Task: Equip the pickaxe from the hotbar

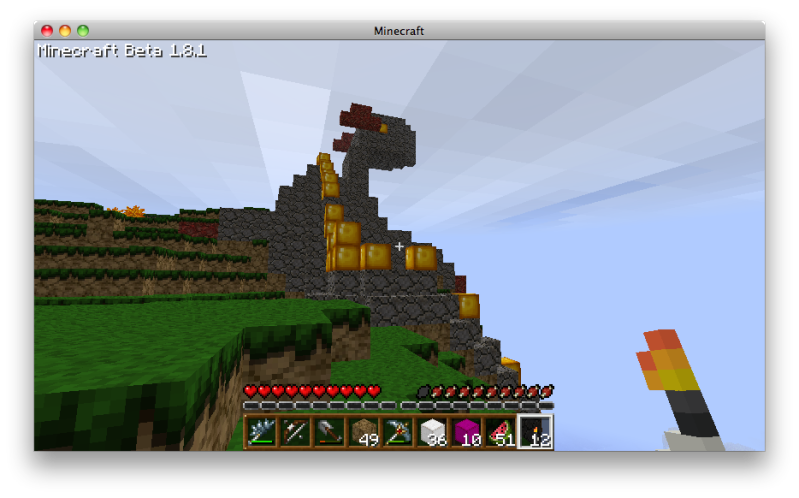Action: pyautogui.click(x=398, y=432)
